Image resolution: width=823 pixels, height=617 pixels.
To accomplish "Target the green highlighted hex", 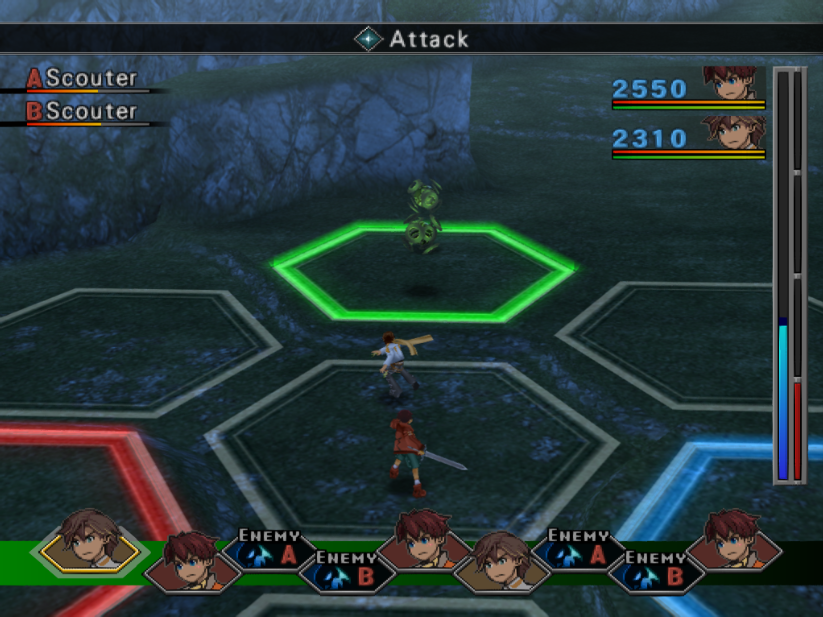I will coord(423,274).
